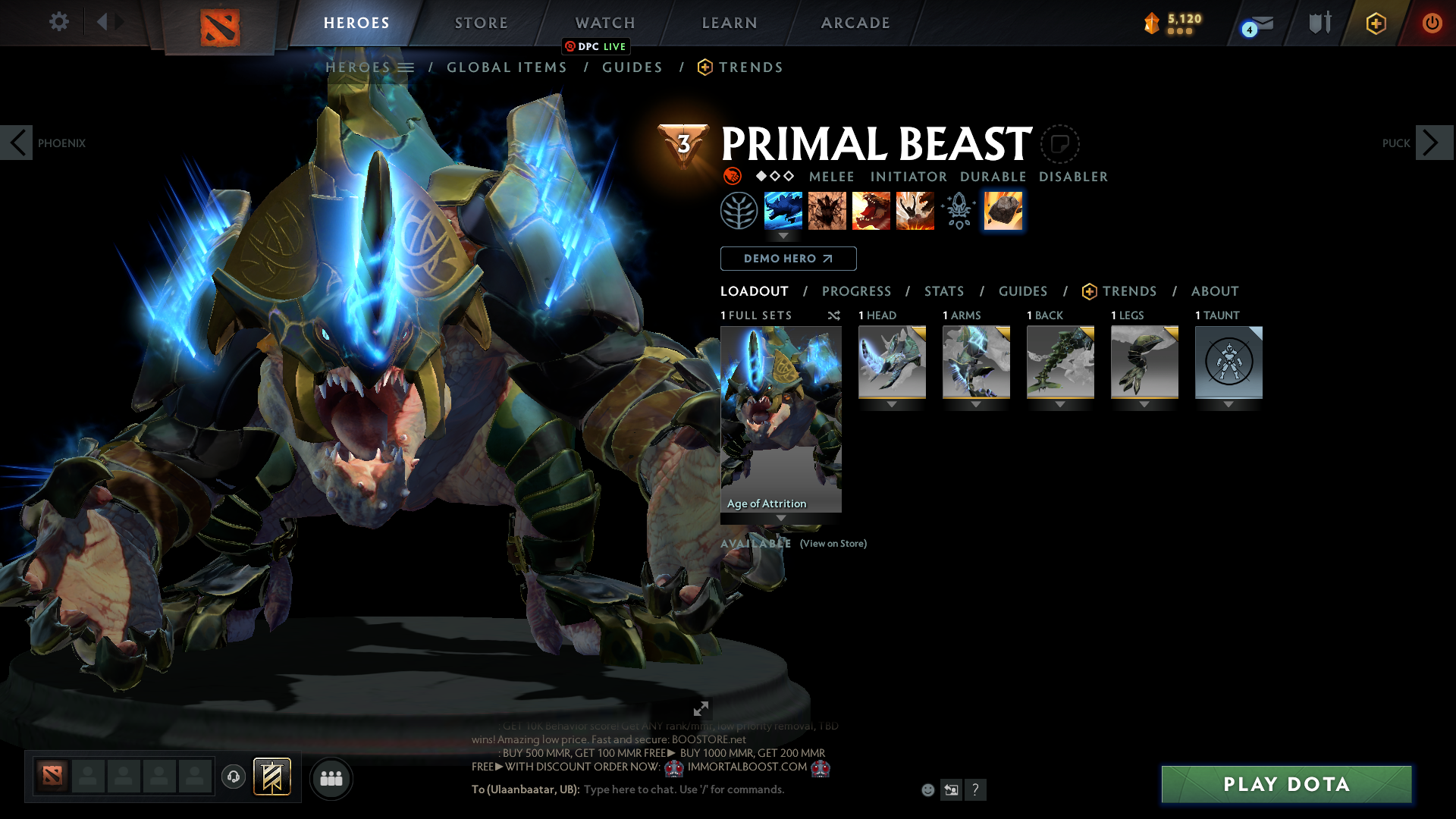This screenshot has width=1456, height=819.
Task: Switch to the STATS tab
Action: click(943, 291)
